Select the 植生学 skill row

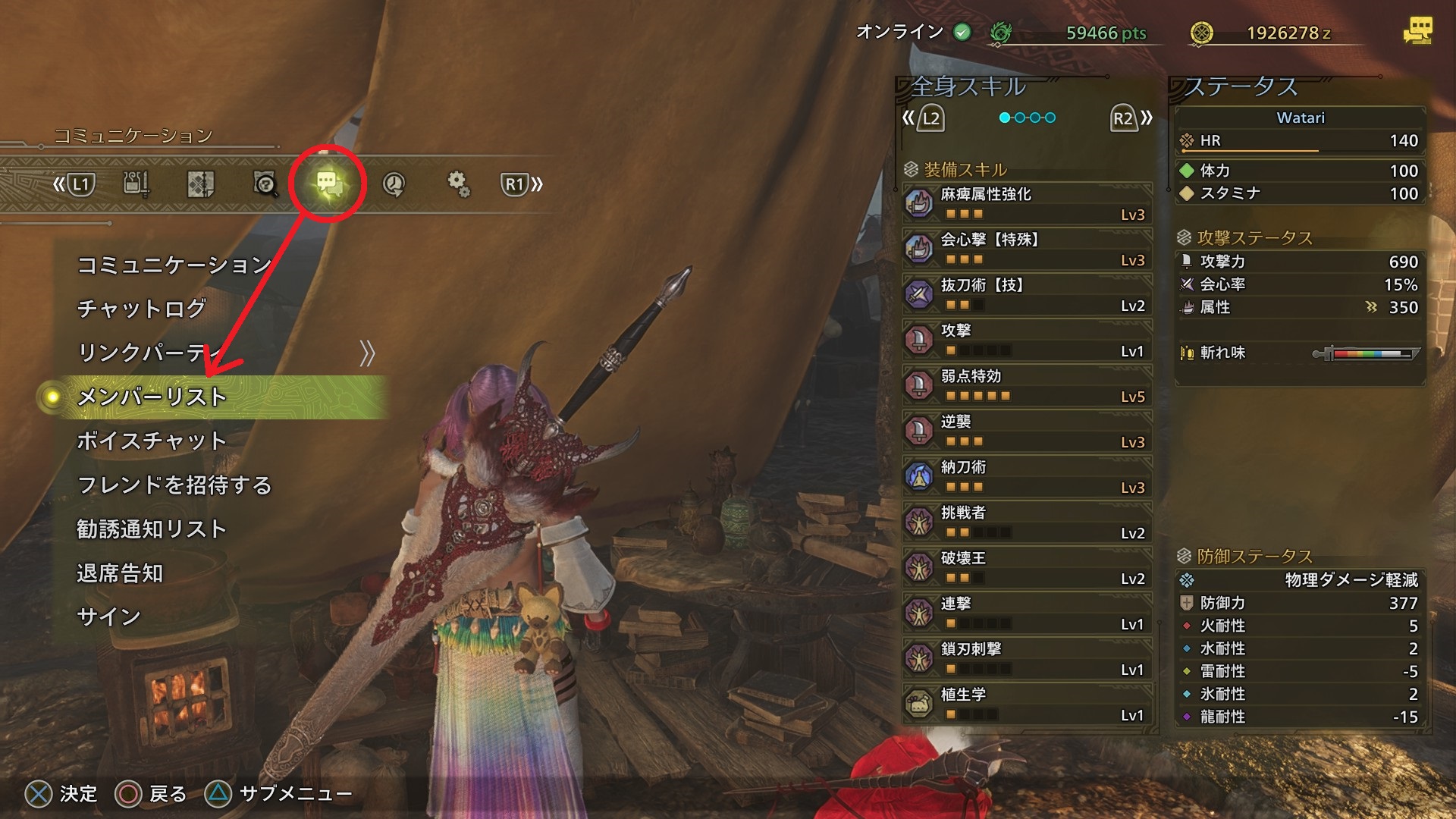click(x=1027, y=704)
